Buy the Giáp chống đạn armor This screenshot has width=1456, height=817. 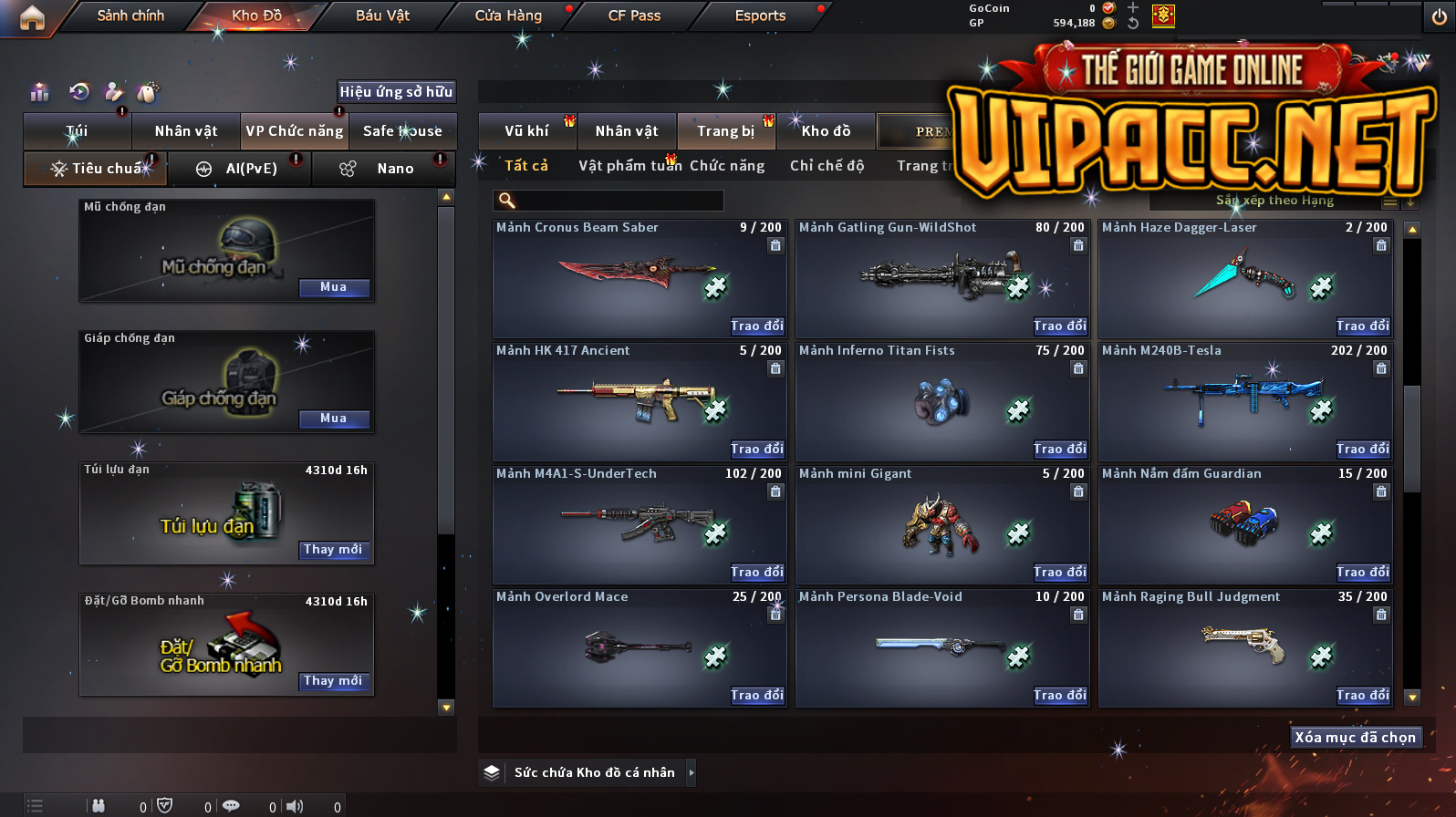333,419
